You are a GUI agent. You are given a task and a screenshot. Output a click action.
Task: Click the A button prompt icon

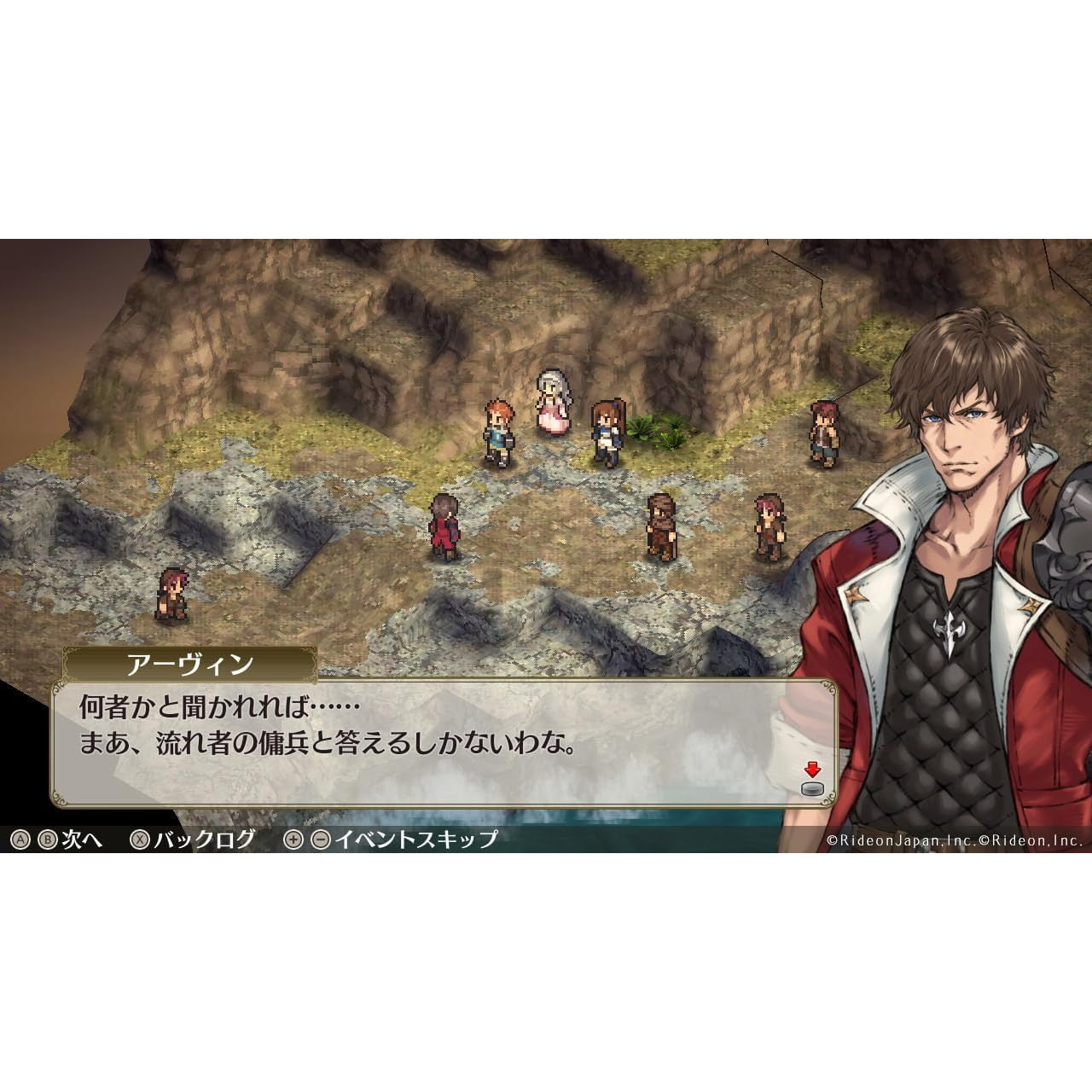click(19, 839)
